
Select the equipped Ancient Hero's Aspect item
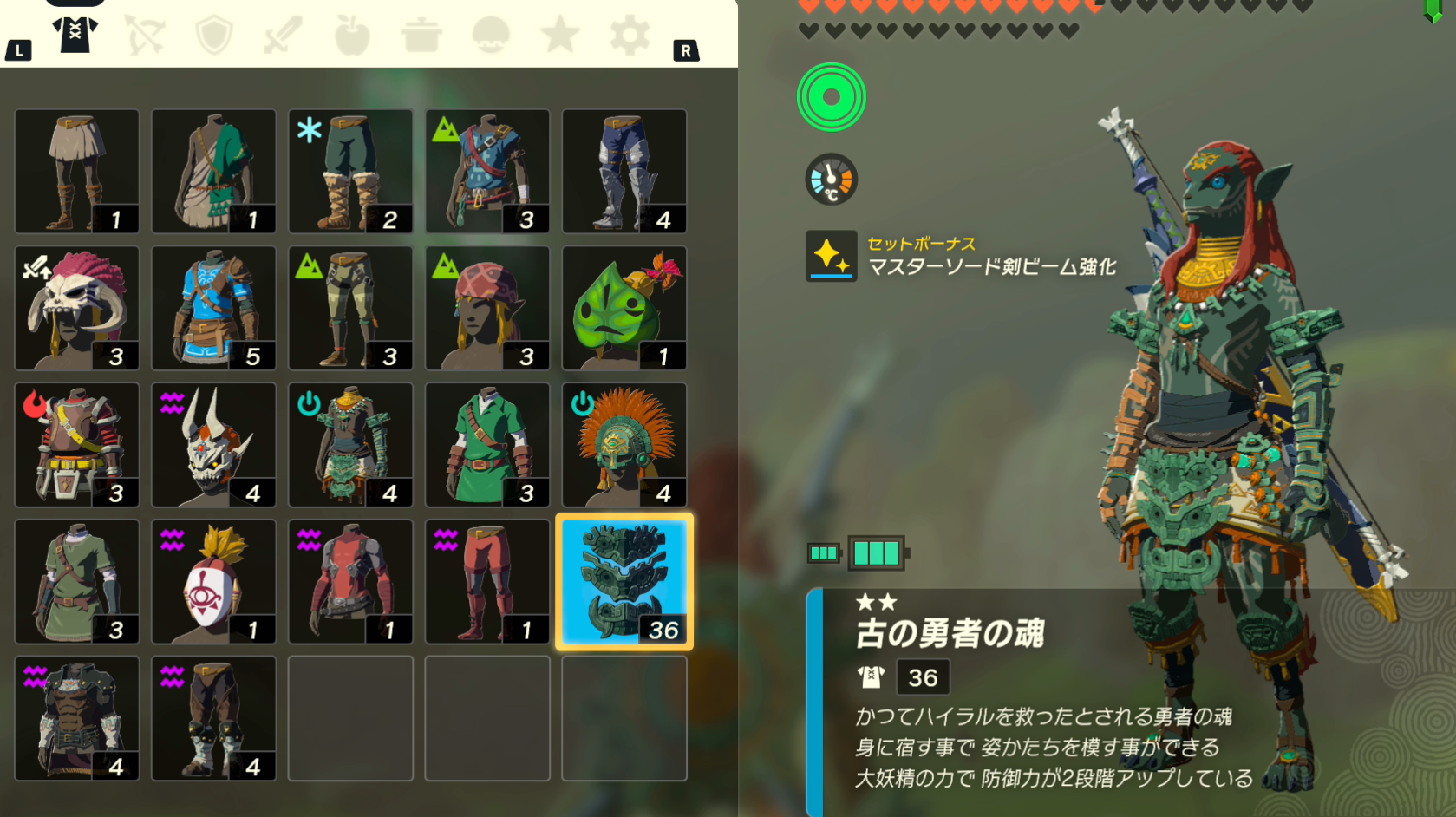point(624,581)
